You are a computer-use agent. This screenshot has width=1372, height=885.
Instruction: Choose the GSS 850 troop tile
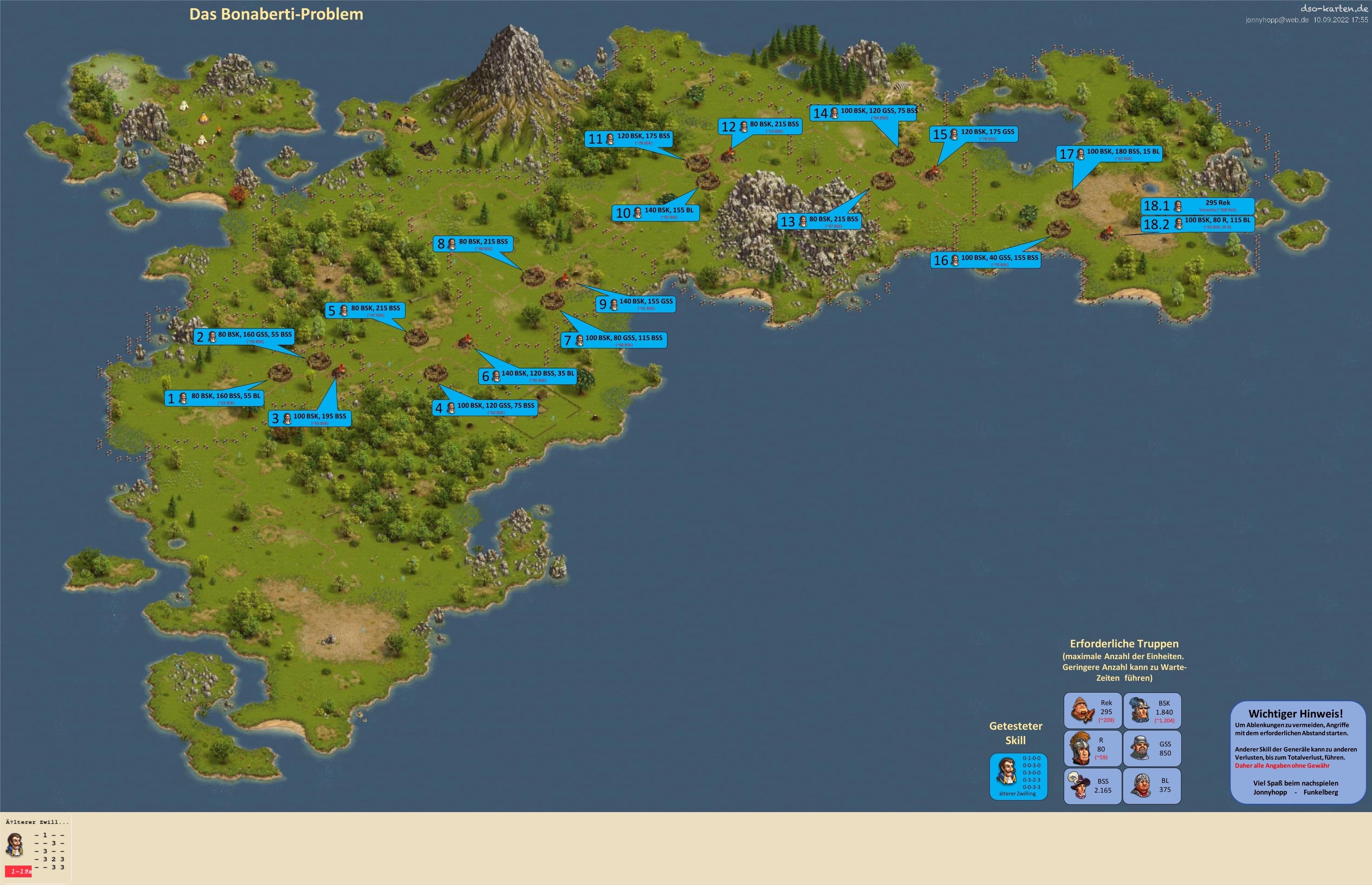[1152, 748]
